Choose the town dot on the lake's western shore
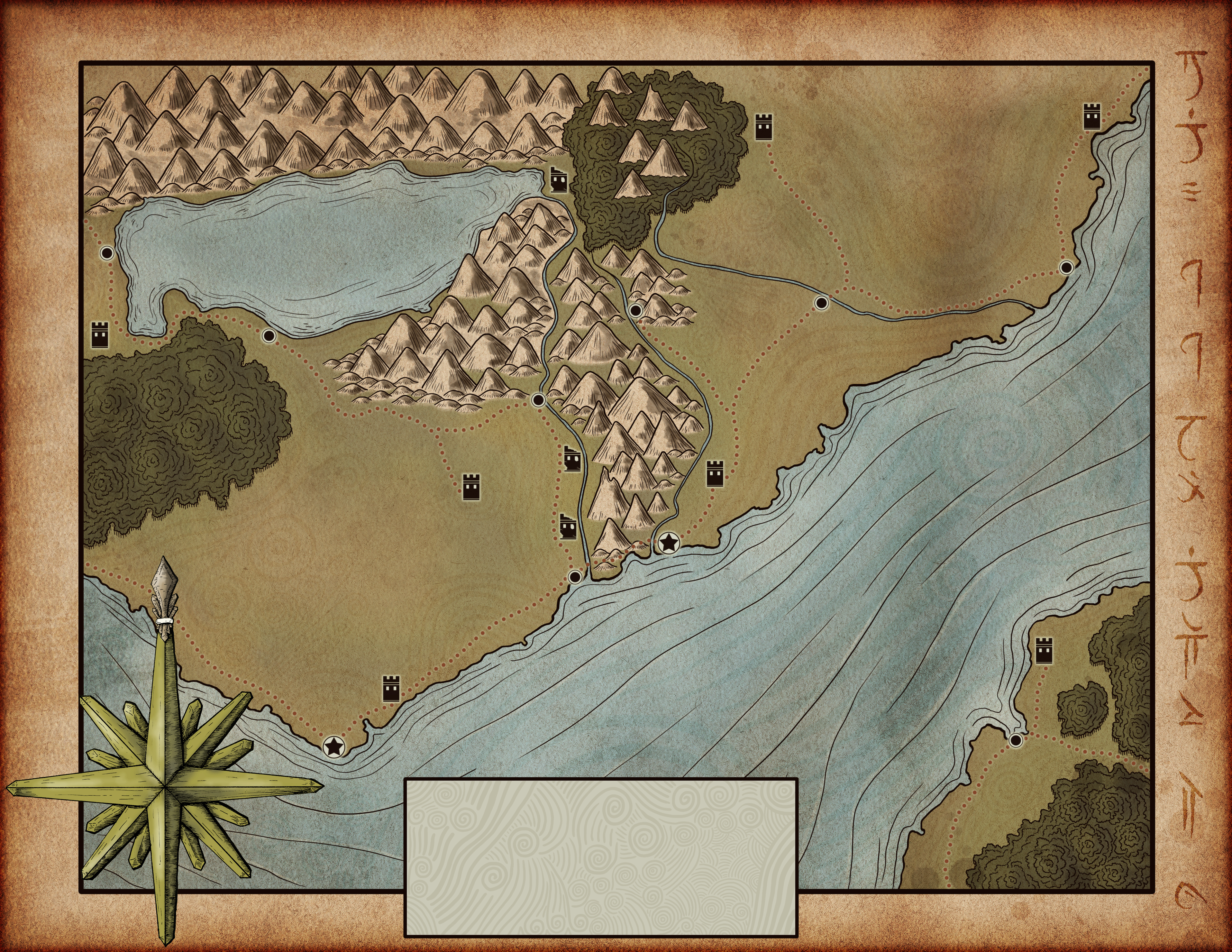 107,252
